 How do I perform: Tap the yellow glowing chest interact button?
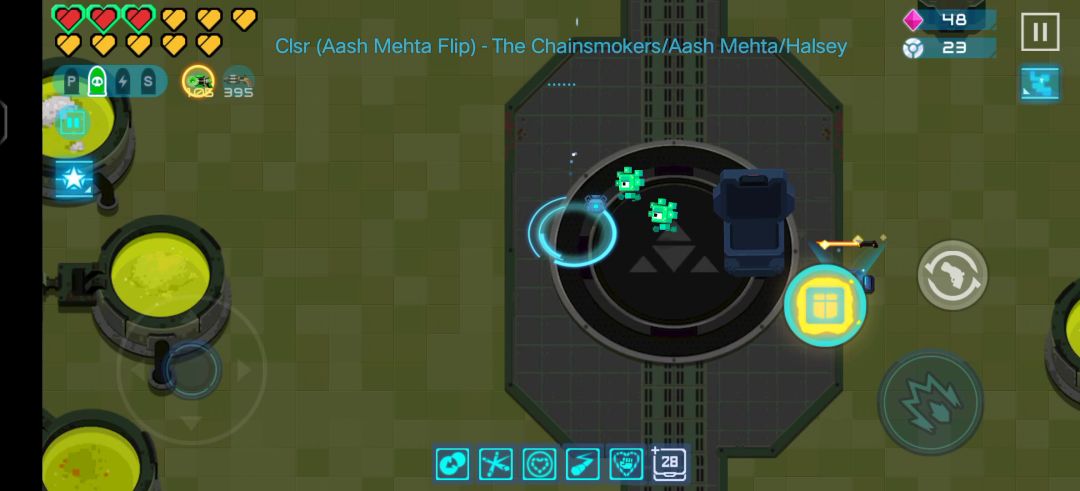(x=825, y=307)
